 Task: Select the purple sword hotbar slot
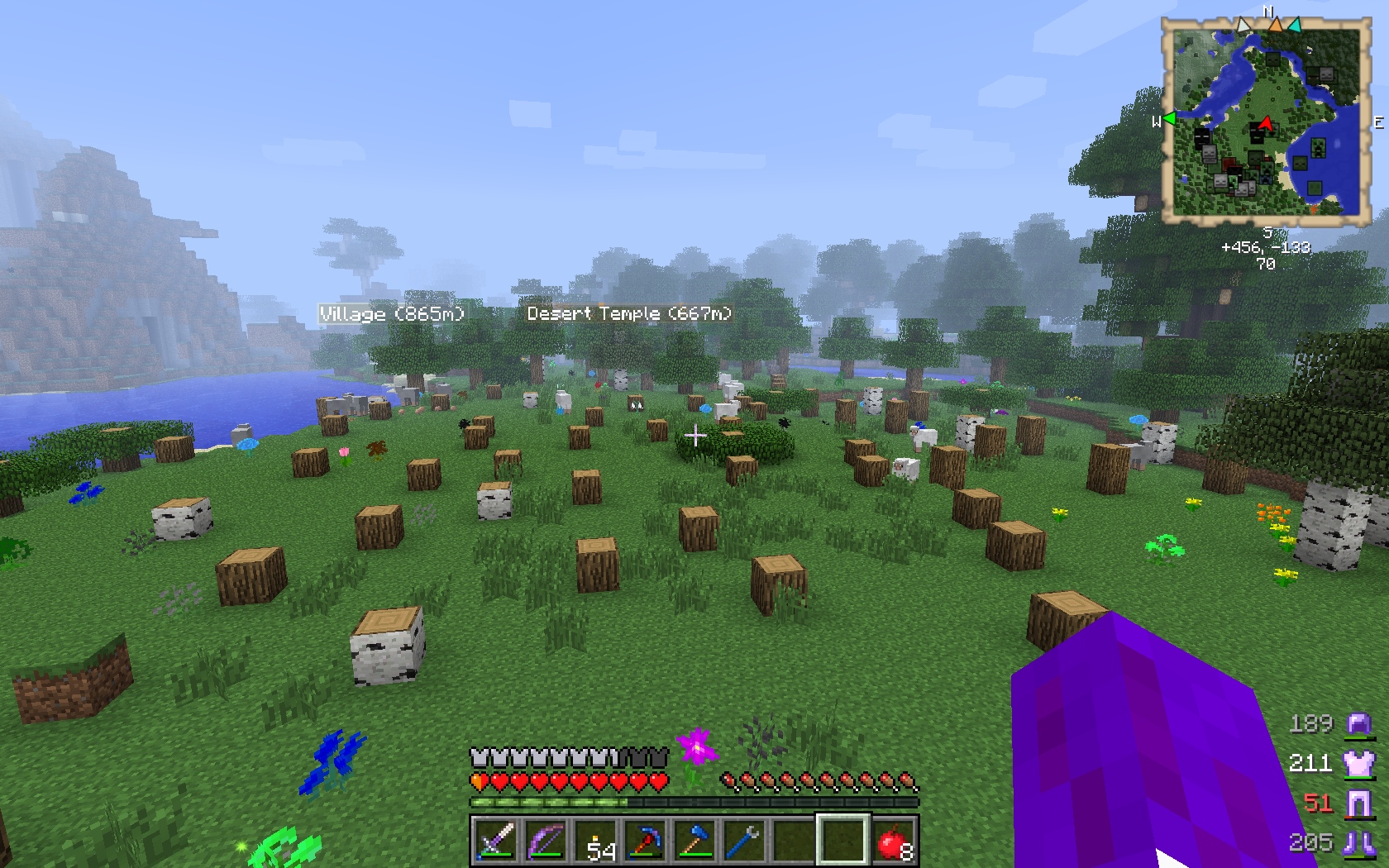494,842
